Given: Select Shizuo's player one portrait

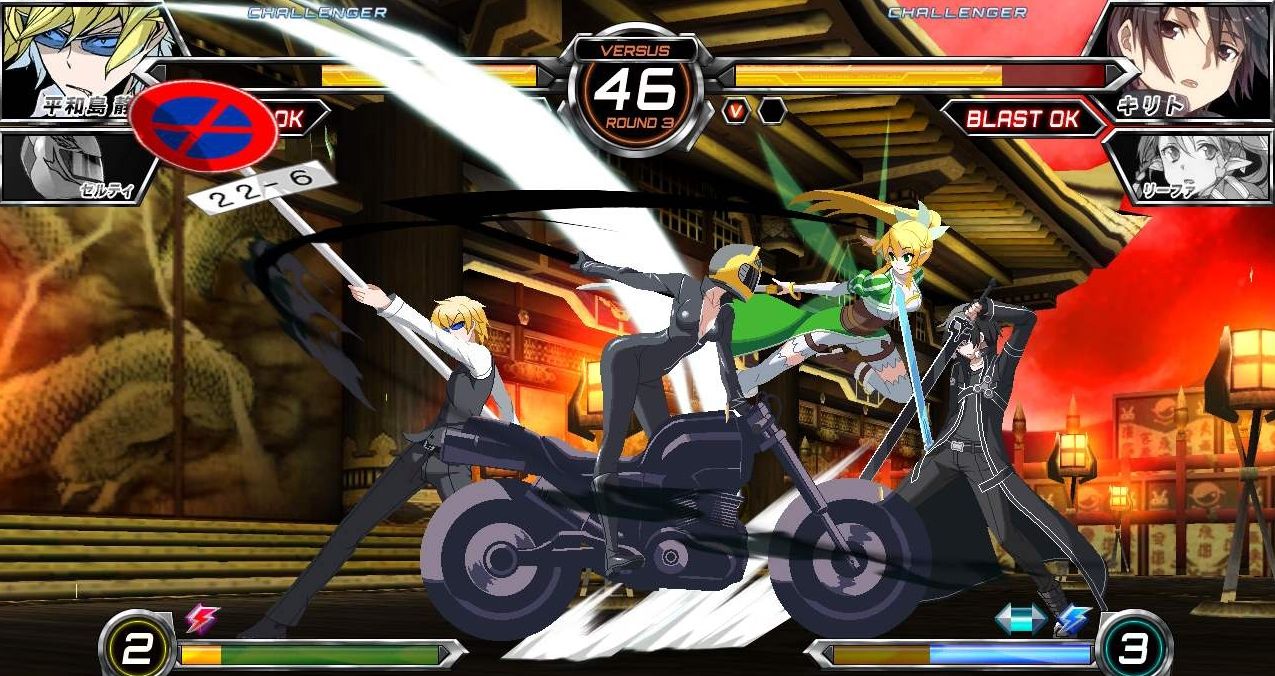Looking at the screenshot, I should (75, 52).
